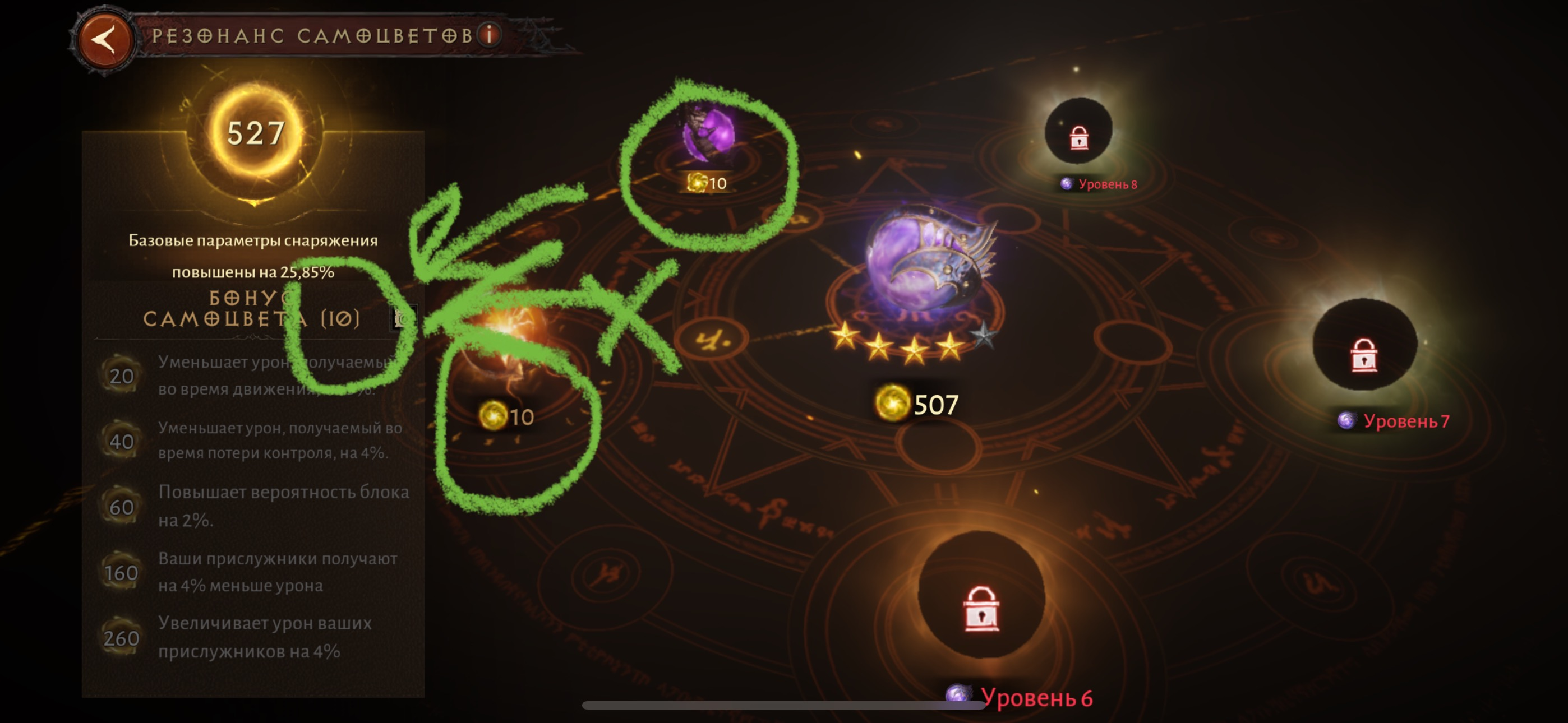Go back with the red arrow button
This screenshot has width=1568, height=723.
105,40
